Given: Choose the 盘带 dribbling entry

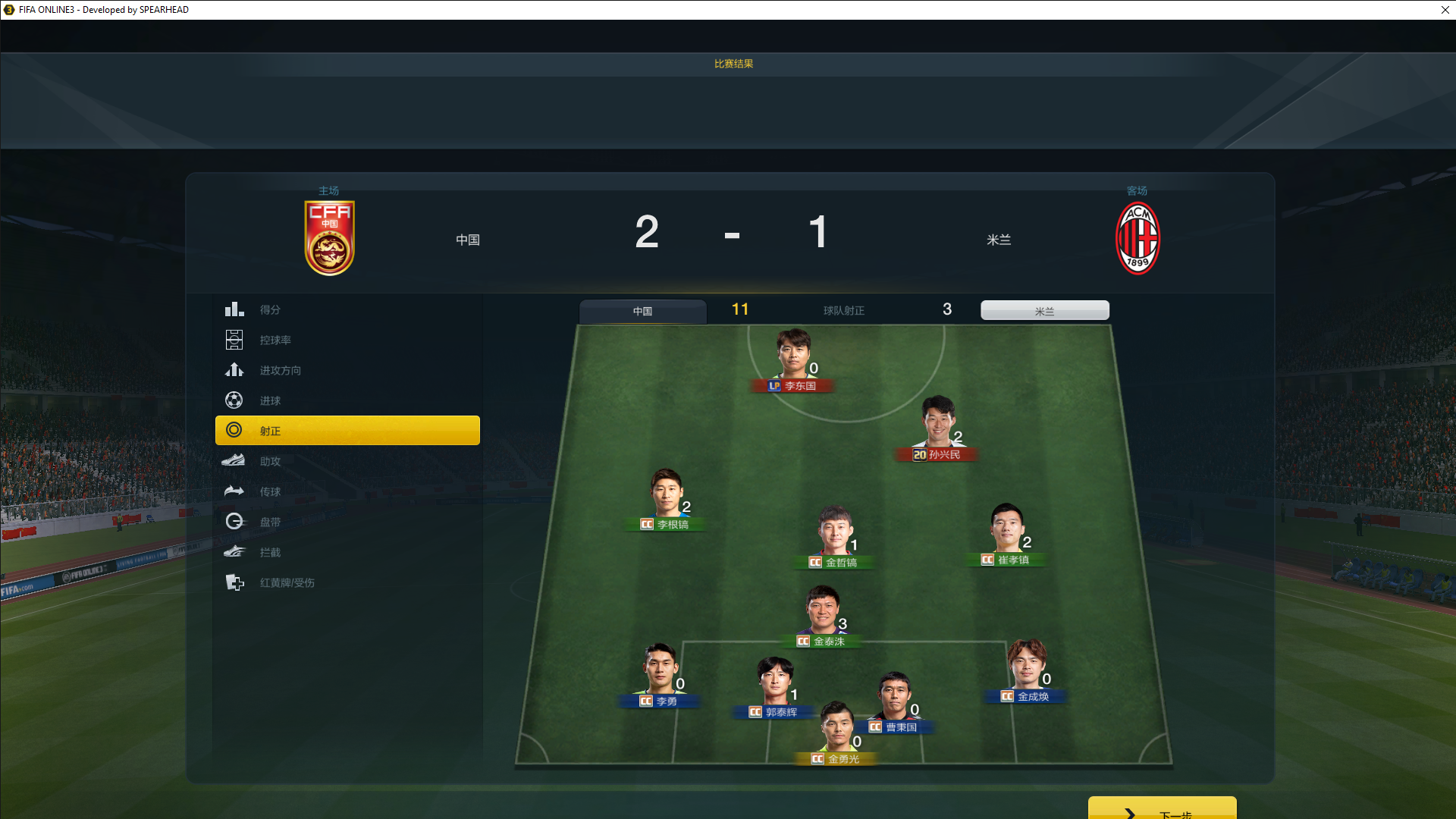Looking at the screenshot, I should pos(270,522).
